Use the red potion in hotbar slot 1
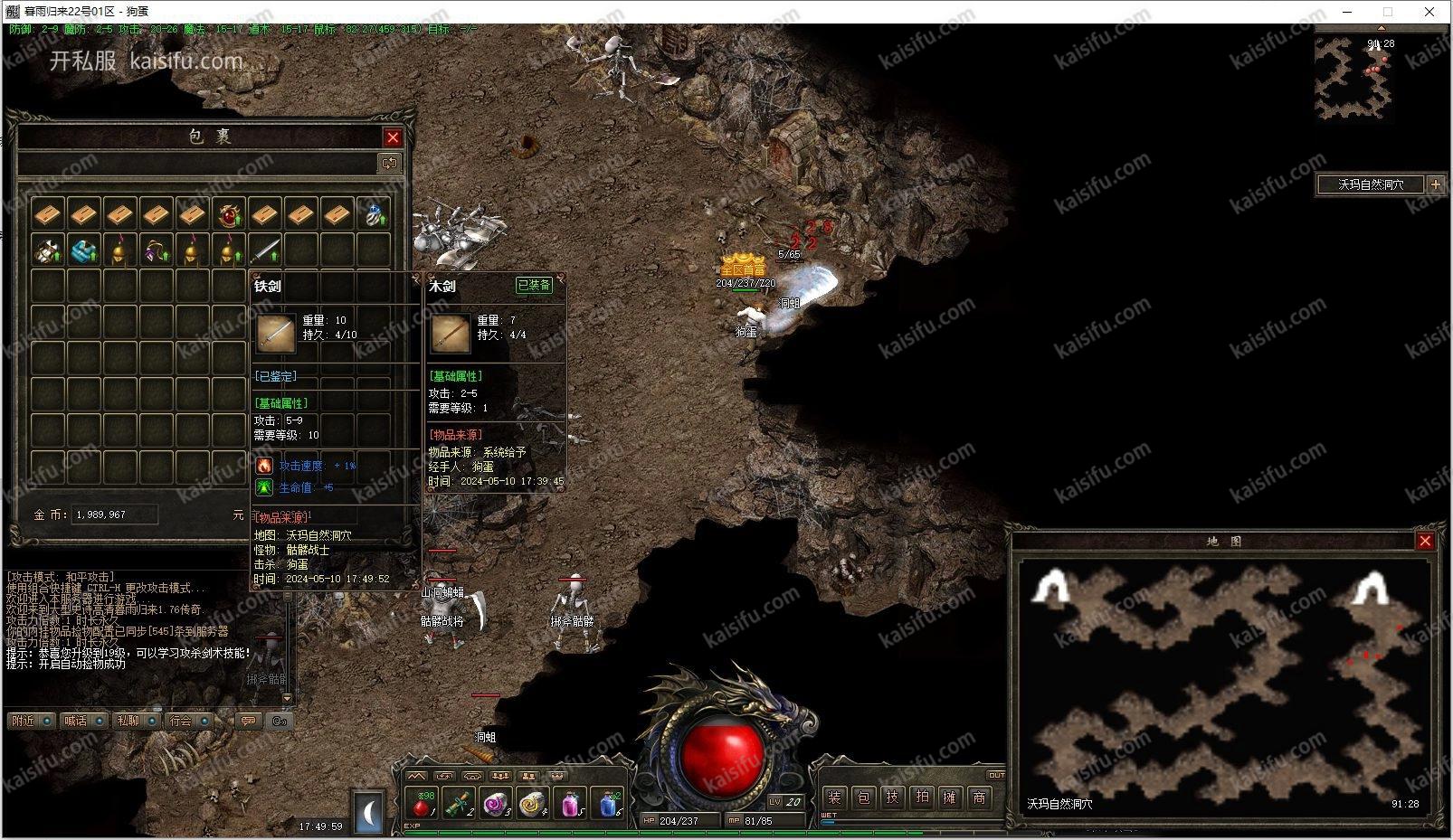The image size is (1453, 840). [421, 803]
